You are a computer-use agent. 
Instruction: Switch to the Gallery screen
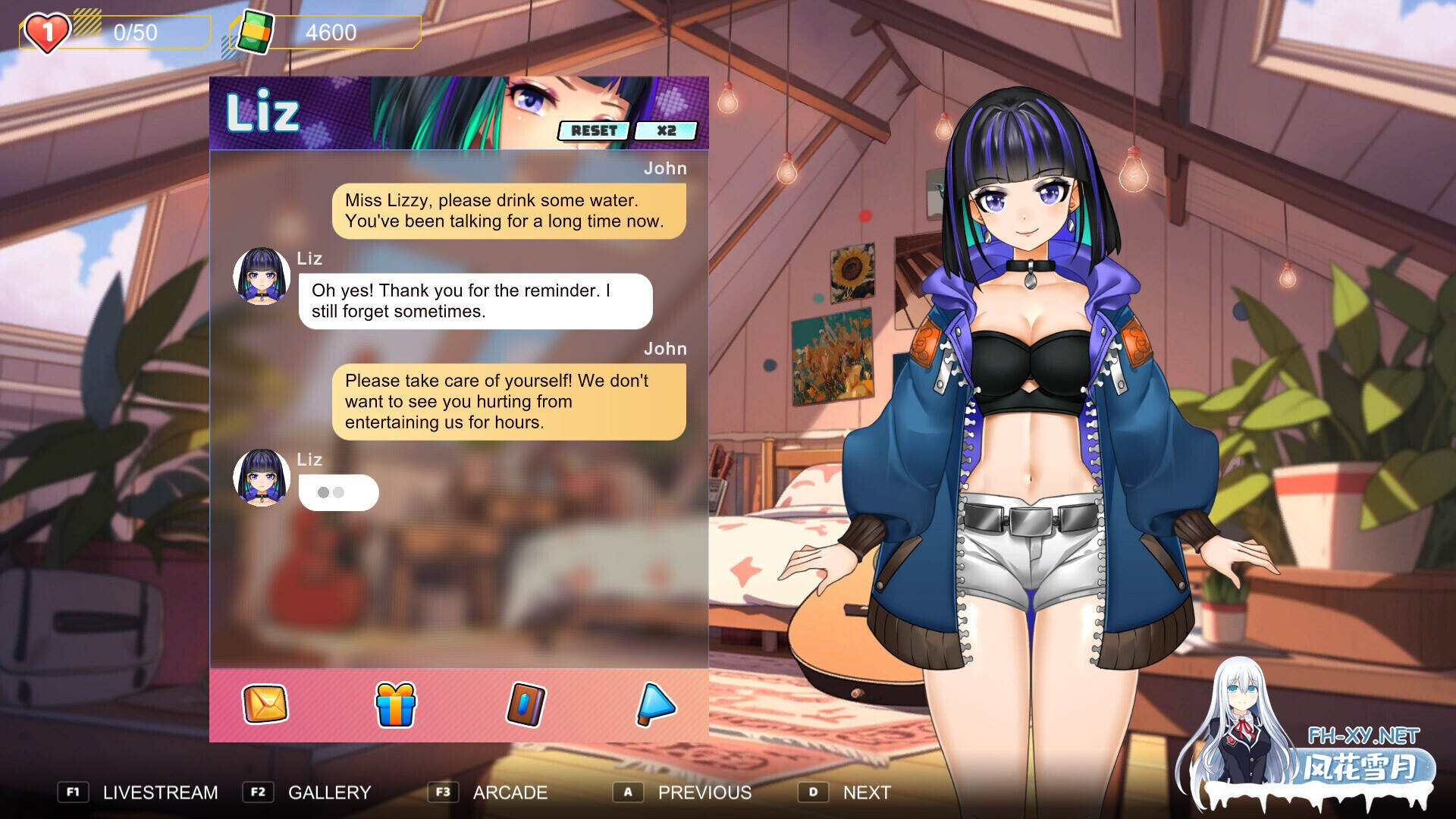tap(328, 792)
